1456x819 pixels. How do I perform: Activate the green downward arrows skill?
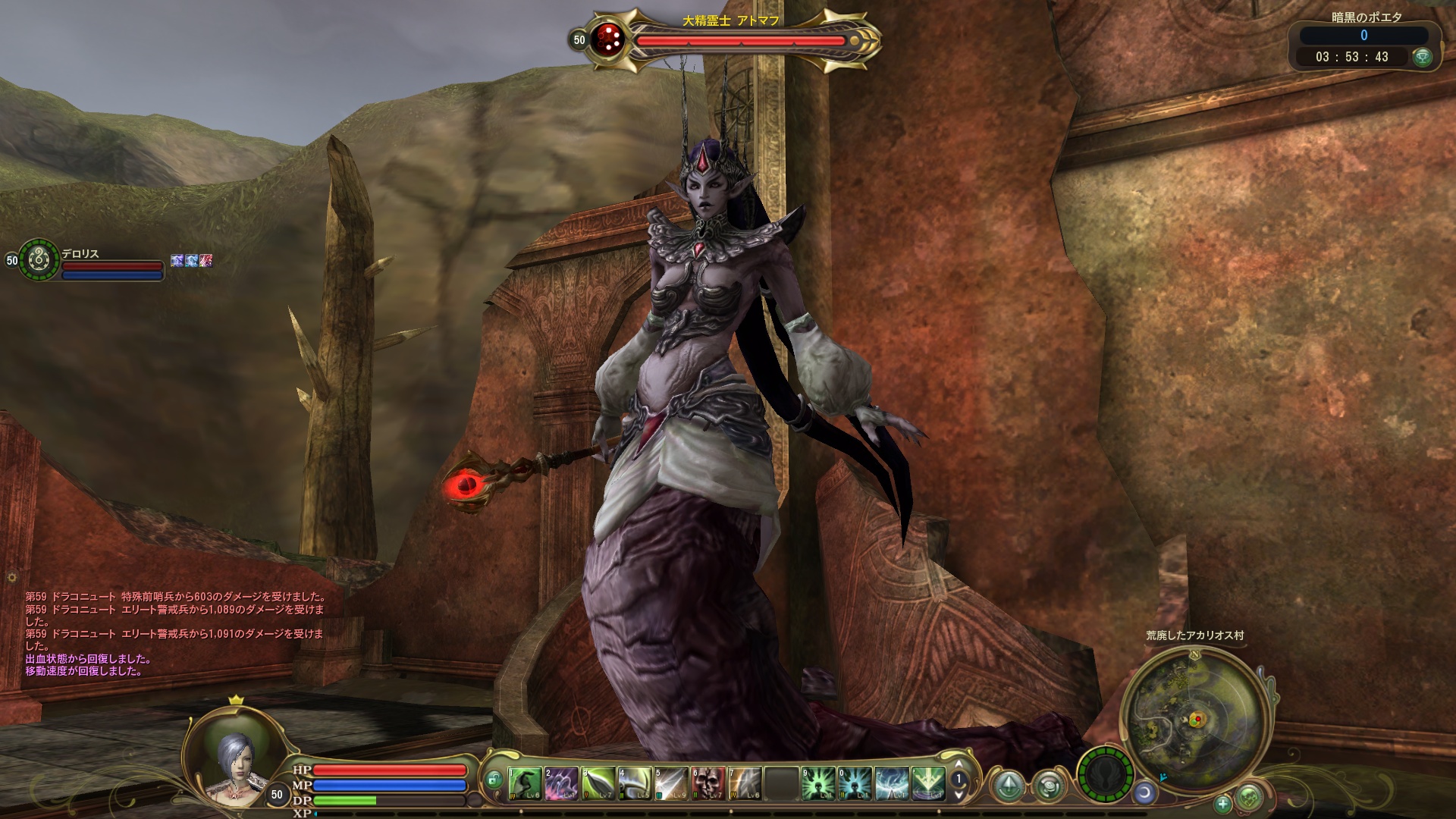(x=928, y=783)
